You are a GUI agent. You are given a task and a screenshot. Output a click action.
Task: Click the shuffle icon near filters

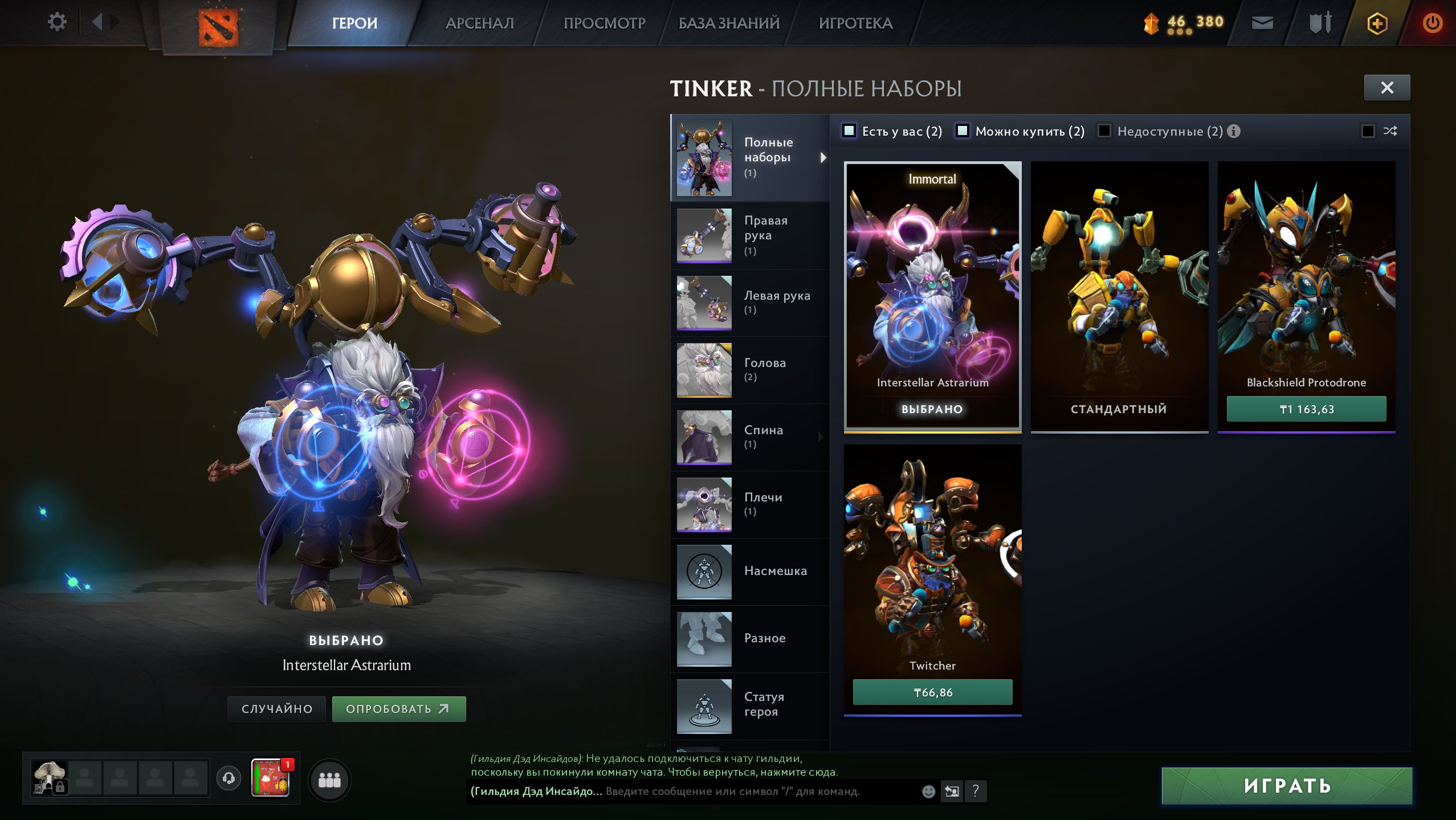click(x=1390, y=130)
